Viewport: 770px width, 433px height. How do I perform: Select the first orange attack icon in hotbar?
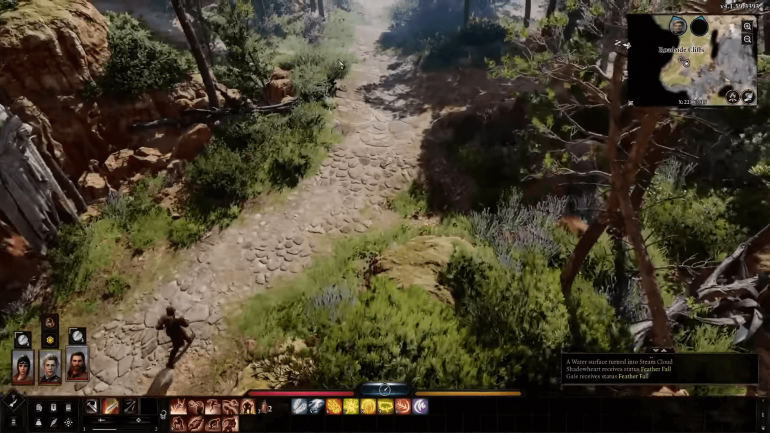(179, 406)
